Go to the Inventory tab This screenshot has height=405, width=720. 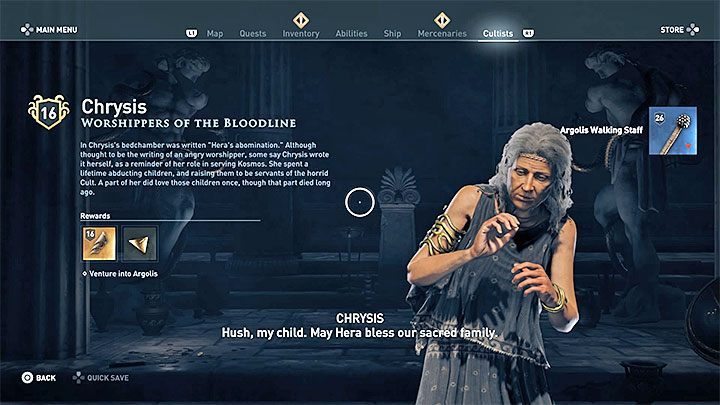point(301,33)
